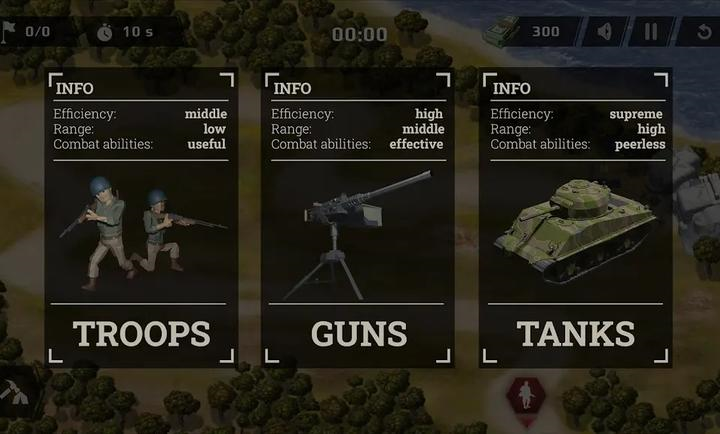Restart the level with the circular arrow
This screenshot has width=720, height=434.
[x=704, y=31]
